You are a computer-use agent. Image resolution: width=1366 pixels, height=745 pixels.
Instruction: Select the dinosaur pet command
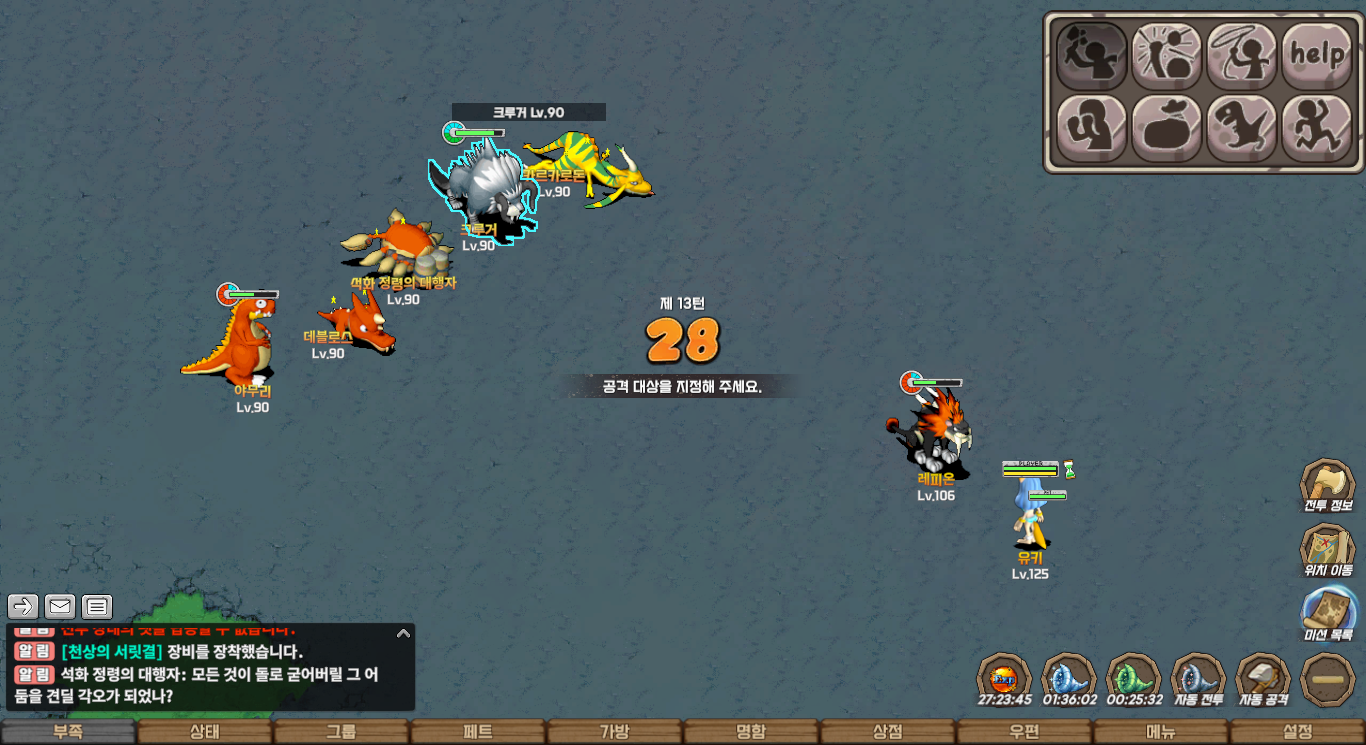pos(1242,129)
